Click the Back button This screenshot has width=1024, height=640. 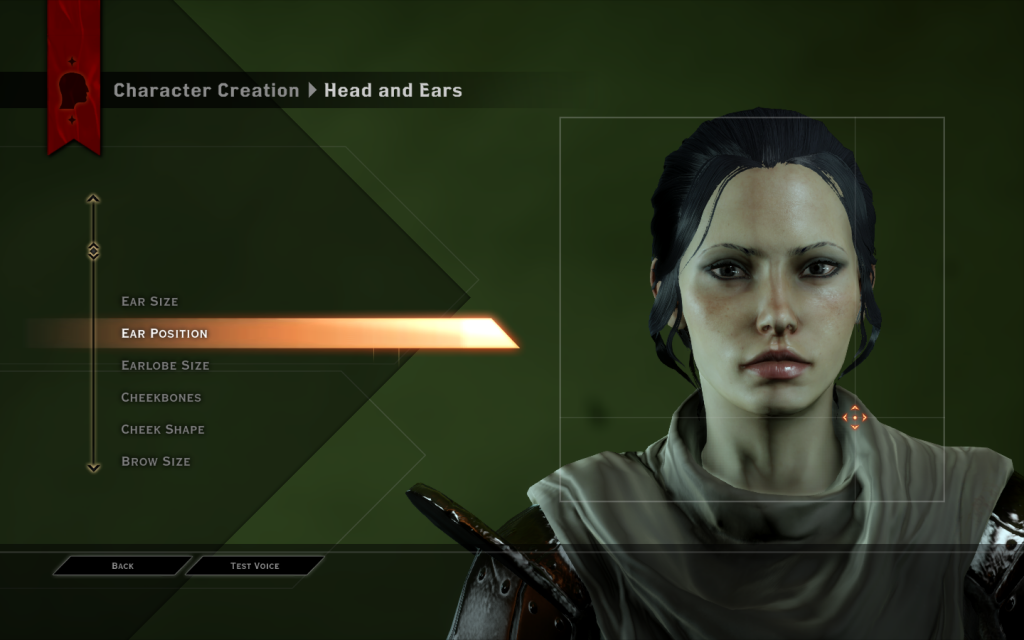click(122, 566)
